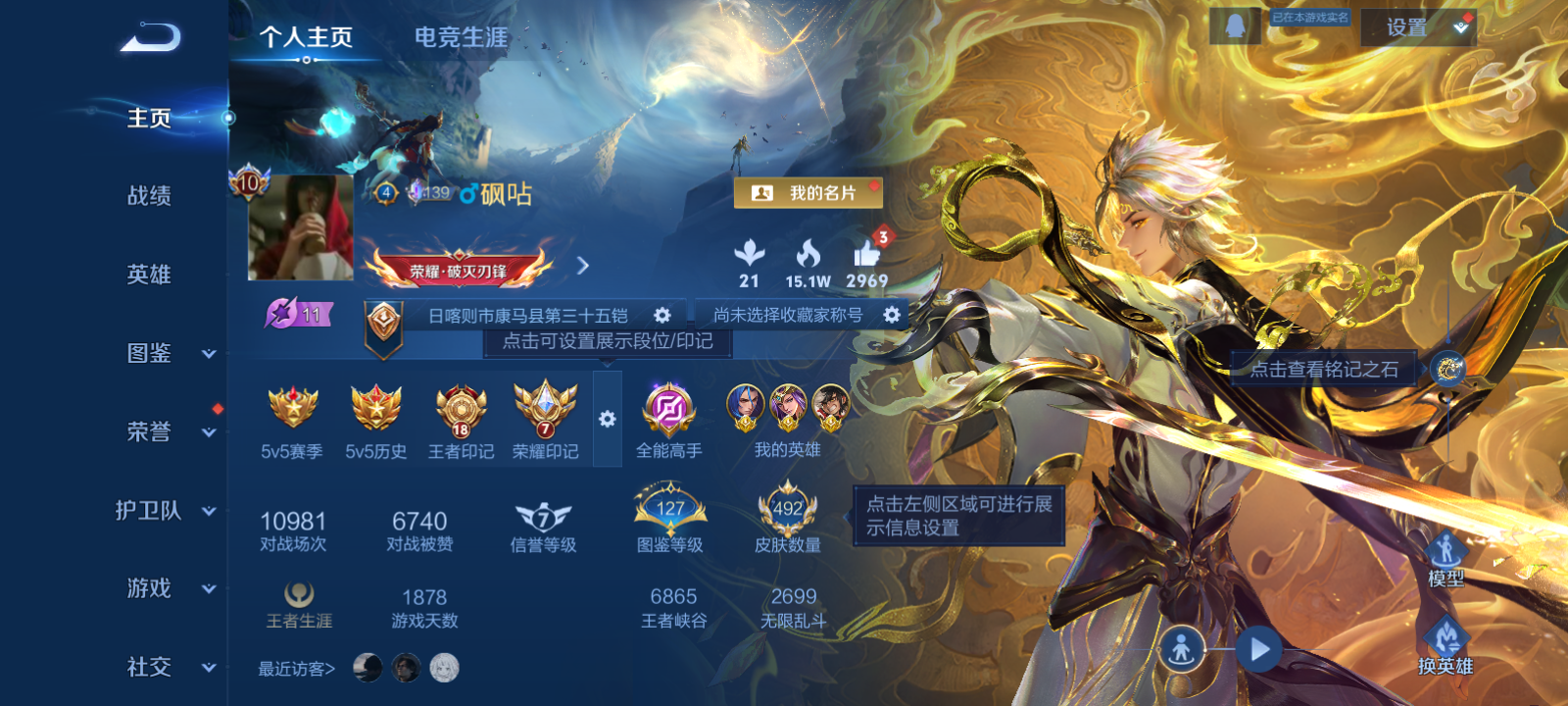Screen dimensions: 1568x706
Task: Open the gift box icon beside 设置
Action: pos(1460,25)
